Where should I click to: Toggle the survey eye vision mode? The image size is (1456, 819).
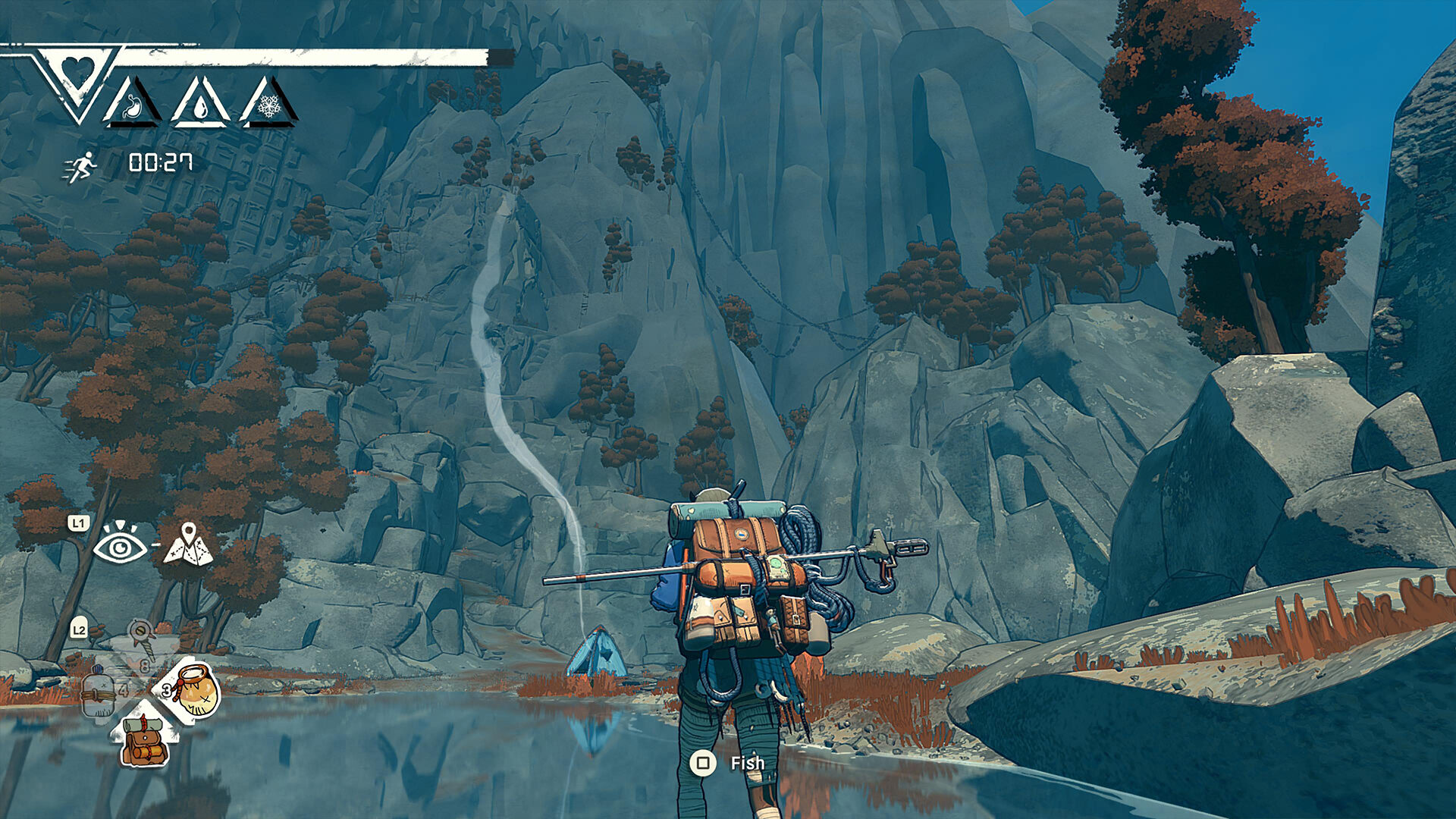pos(120,547)
